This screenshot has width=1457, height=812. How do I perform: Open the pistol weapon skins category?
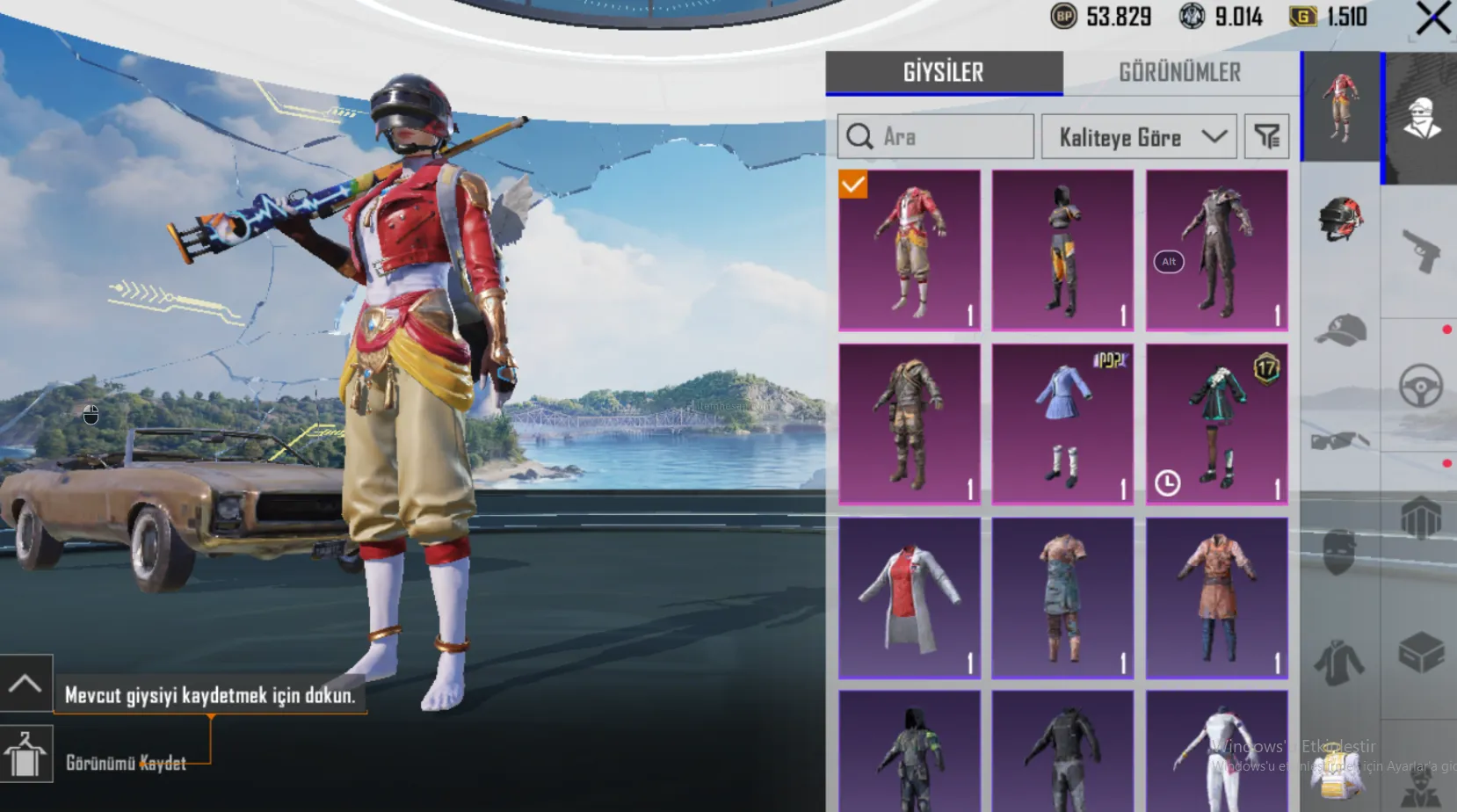click(1420, 250)
